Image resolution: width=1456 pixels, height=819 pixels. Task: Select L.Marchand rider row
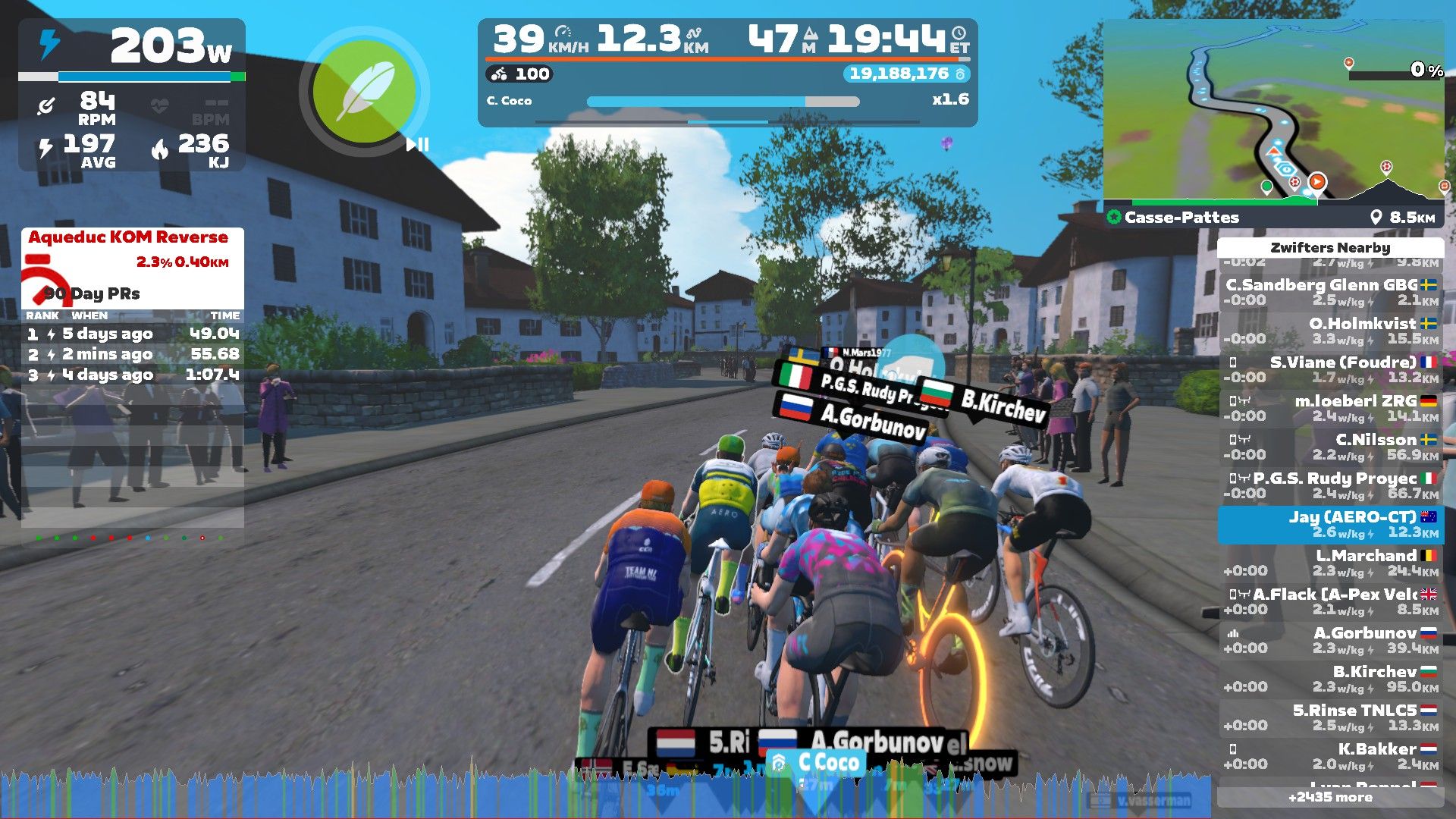tap(1330, 563)
